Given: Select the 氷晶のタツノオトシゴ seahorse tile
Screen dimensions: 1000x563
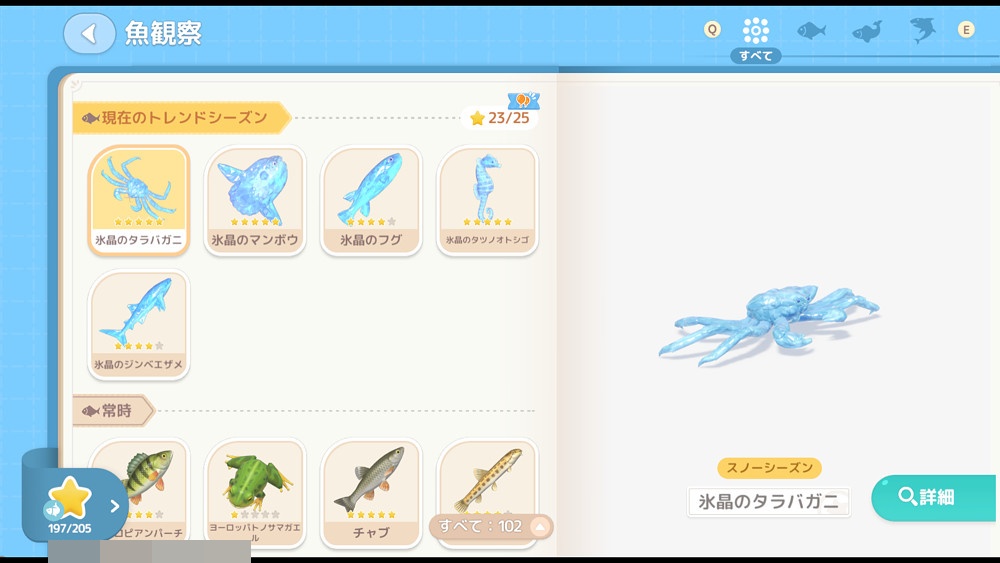Looking at the screenshot, I should tap(487, 200).
